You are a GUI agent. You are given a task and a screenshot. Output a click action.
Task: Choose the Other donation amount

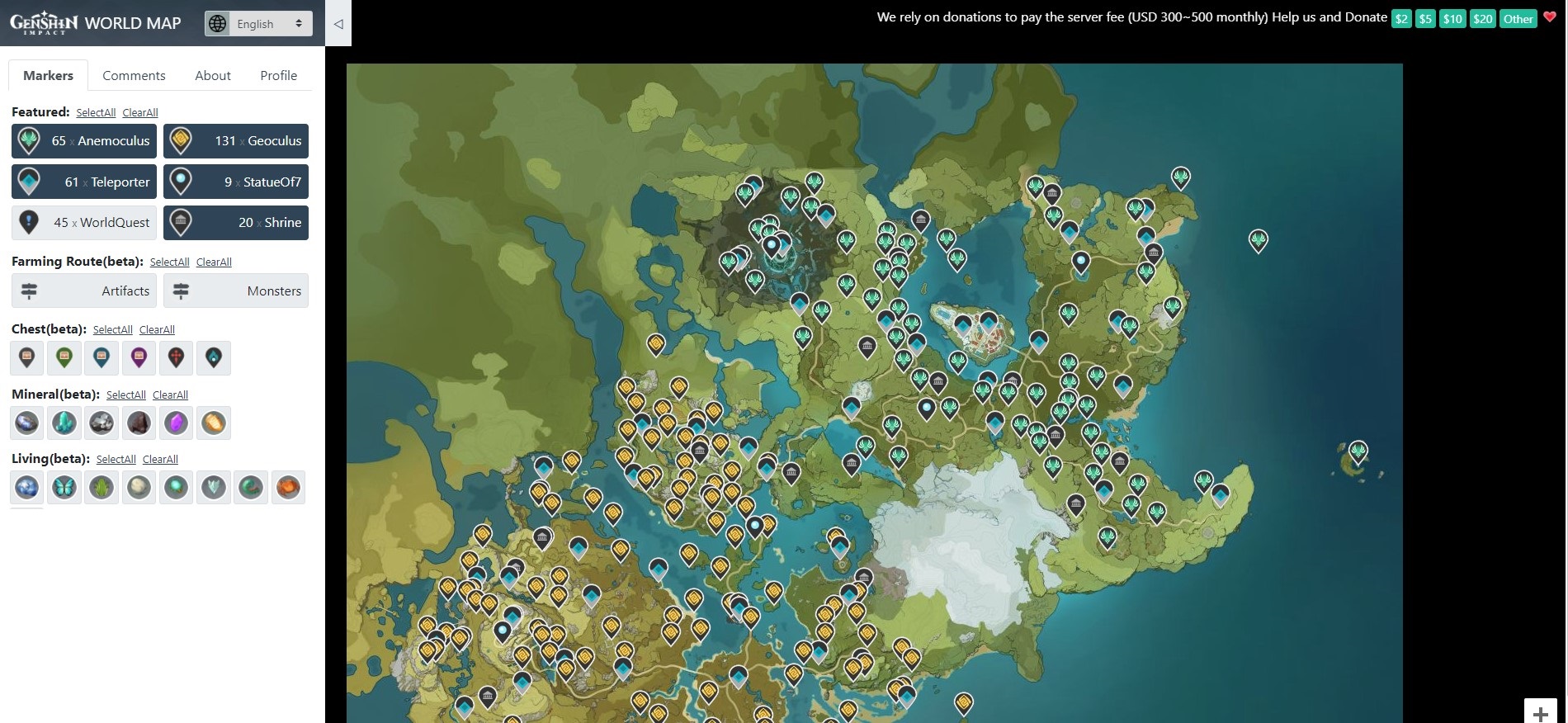pos(1518,19)
